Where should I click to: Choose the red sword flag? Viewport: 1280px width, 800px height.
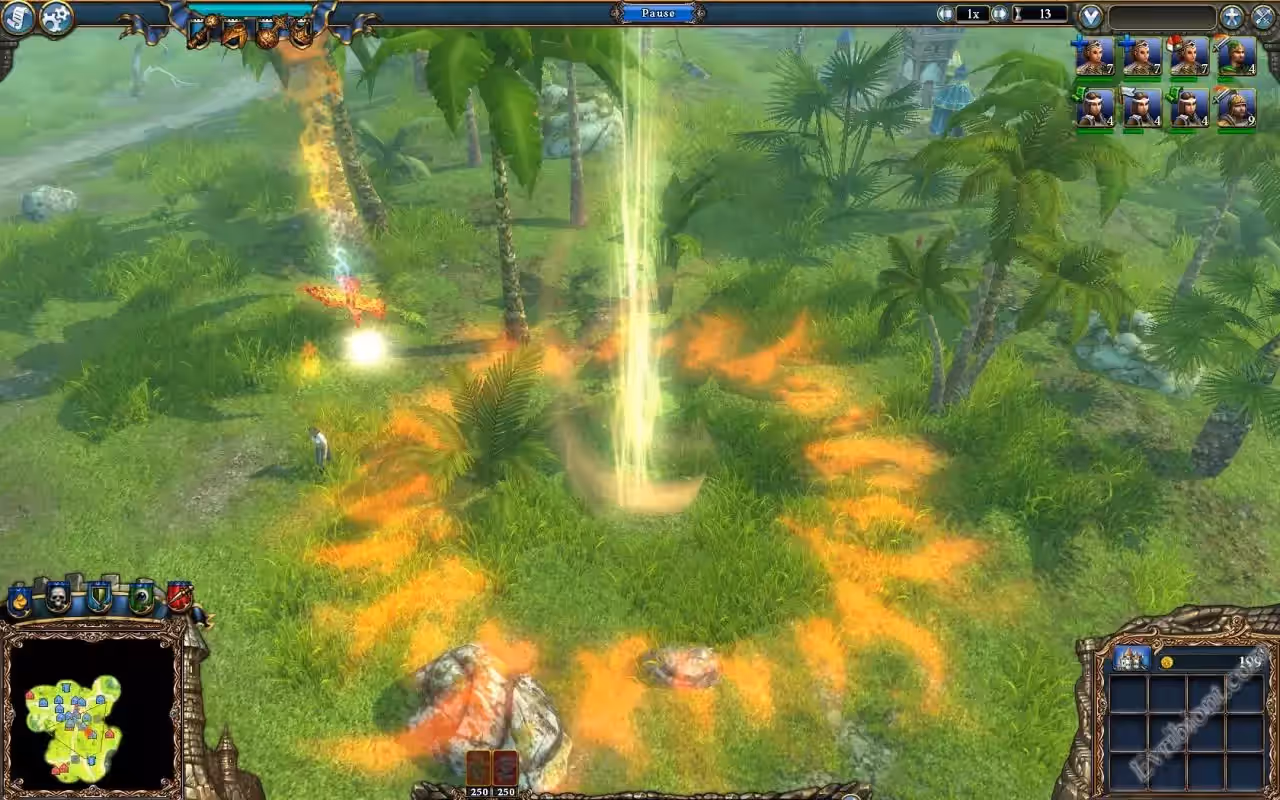click(x=180, y=598)
